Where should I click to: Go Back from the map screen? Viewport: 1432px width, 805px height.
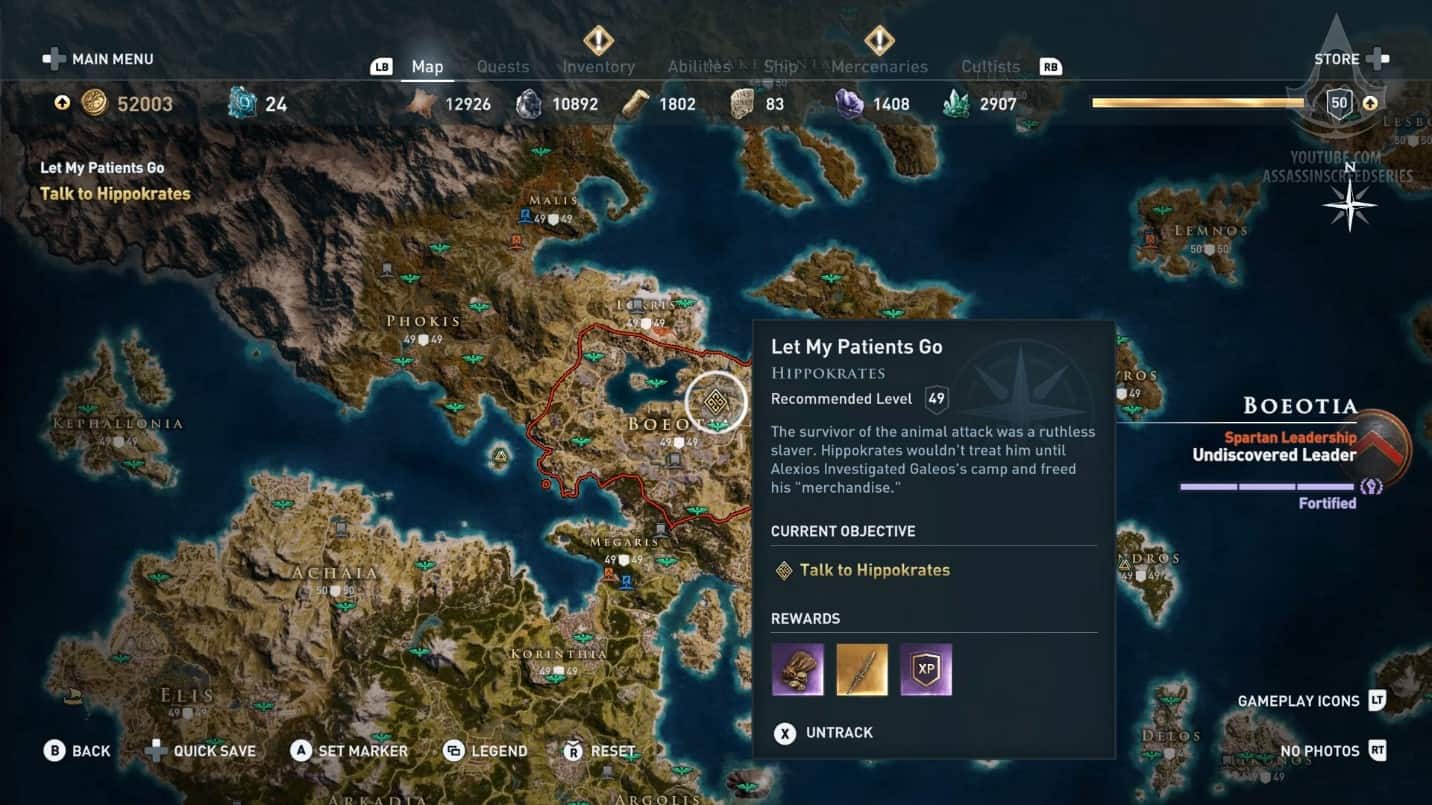point(77,751)
